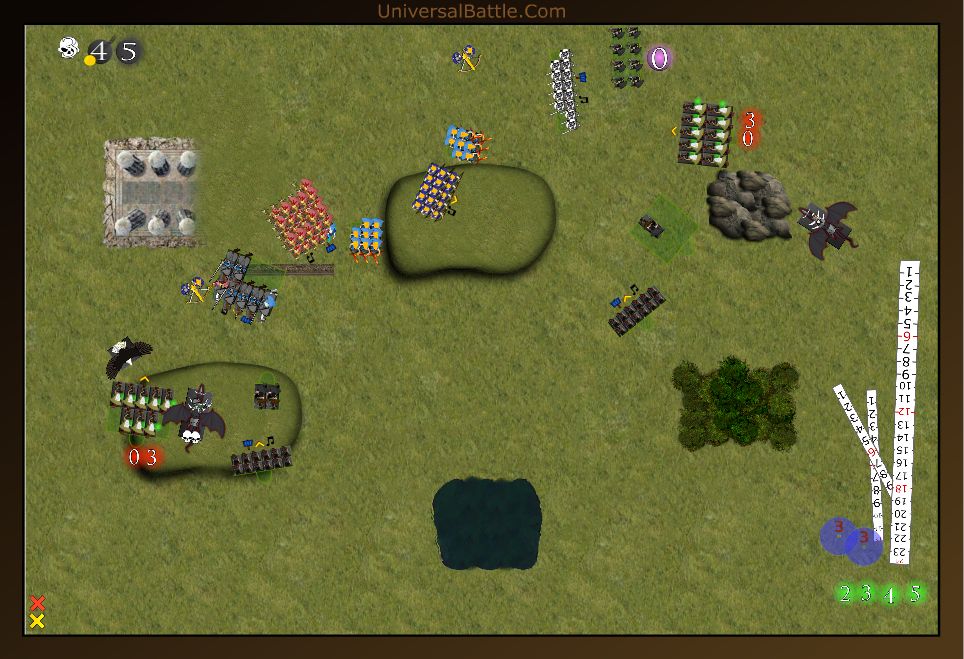The height and width of the screenshot is (659, 964).
Task: Select the dark number 5 token
Action: click(x=128, y=51)
